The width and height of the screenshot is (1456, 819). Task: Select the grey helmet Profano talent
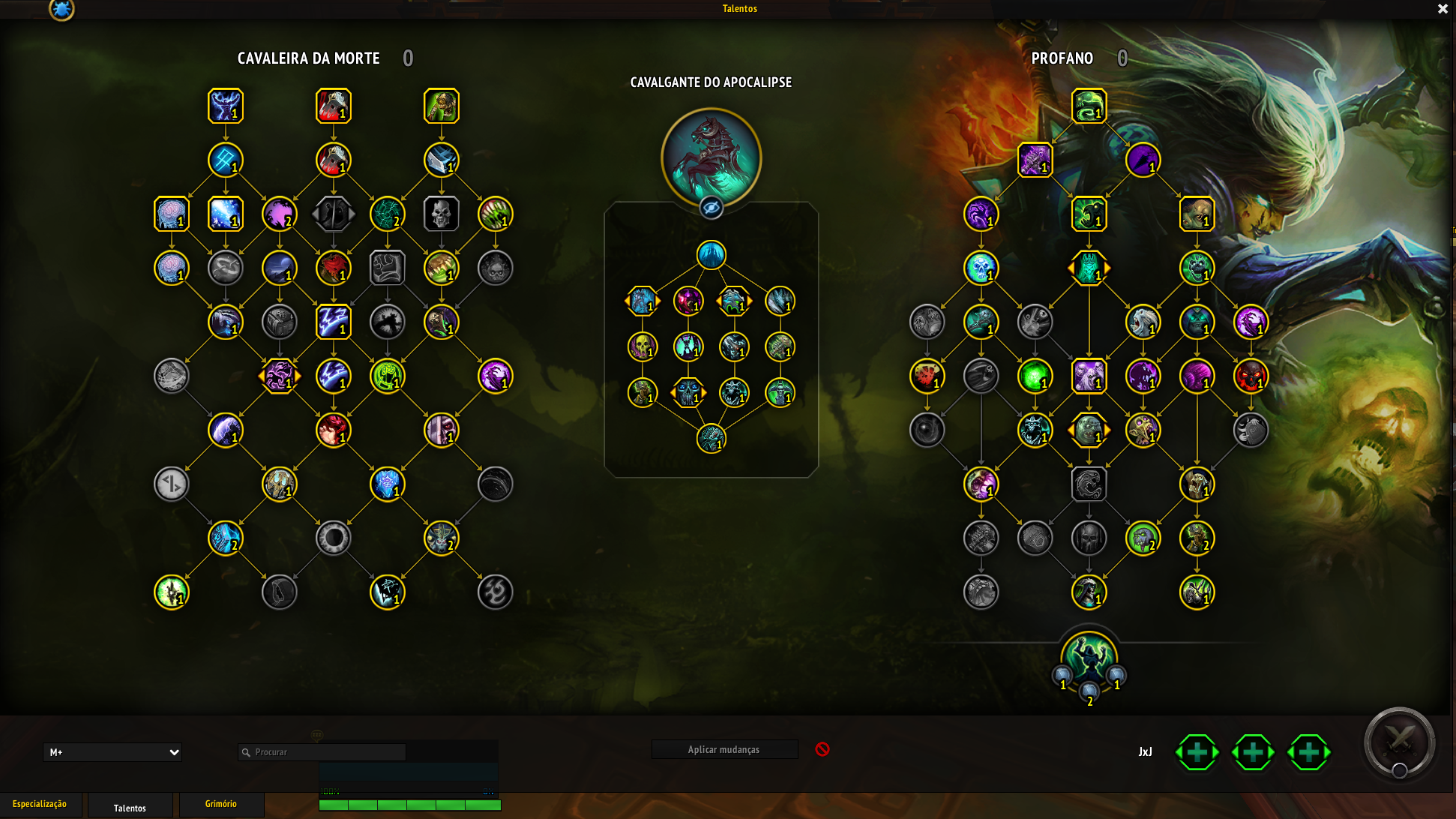[1089, 538]
